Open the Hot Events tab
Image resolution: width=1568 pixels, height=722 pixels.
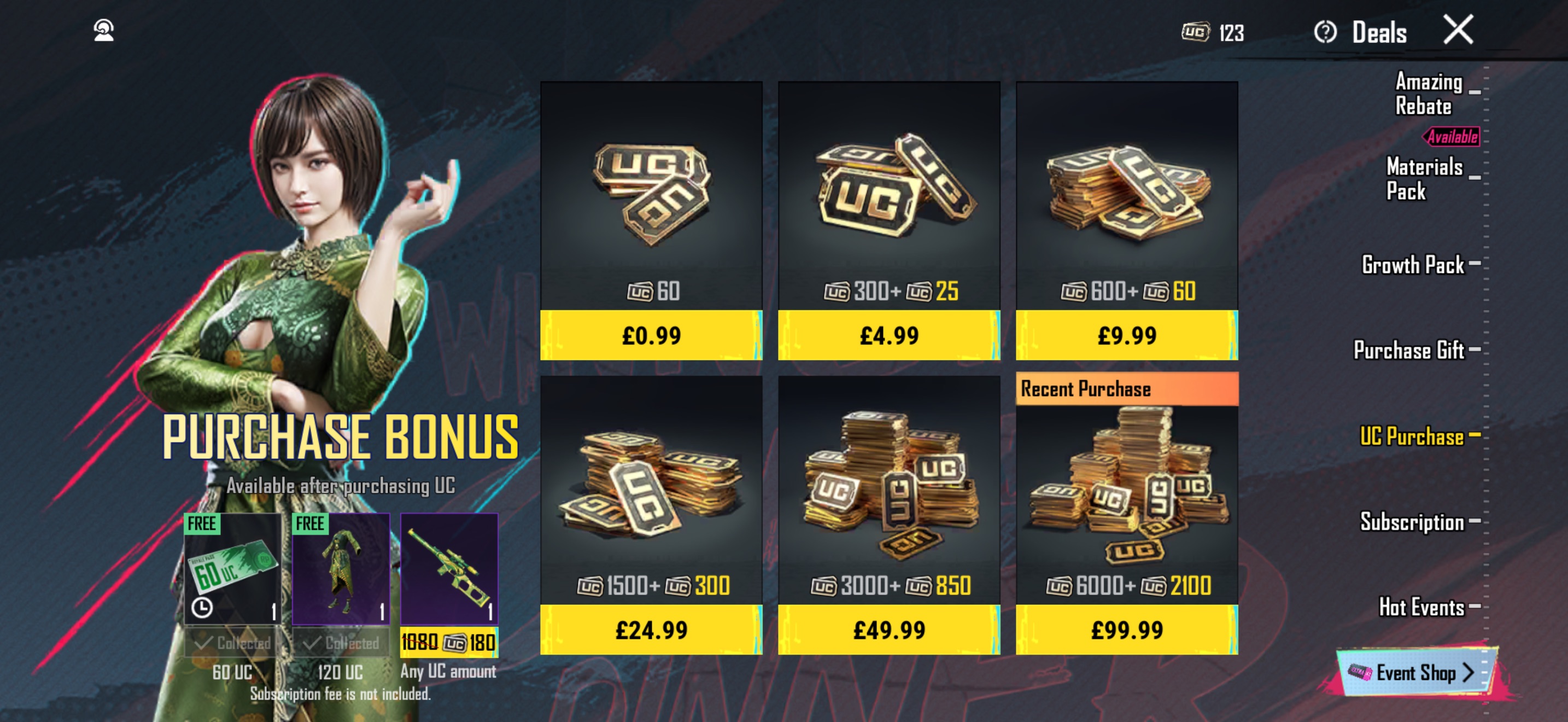pyautogui.click(x=1421, y=607)
